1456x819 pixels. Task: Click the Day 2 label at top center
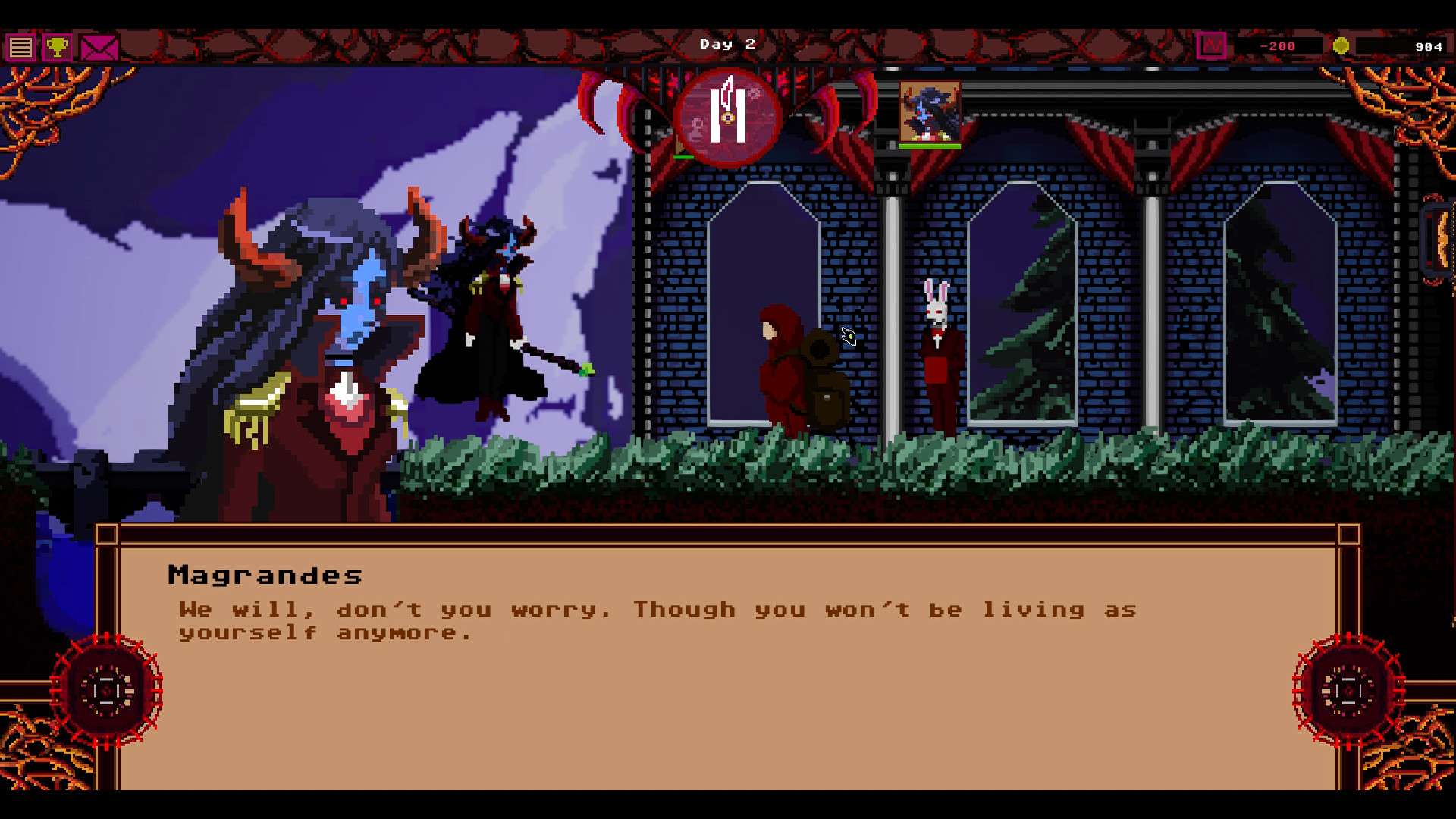(726, 43)
